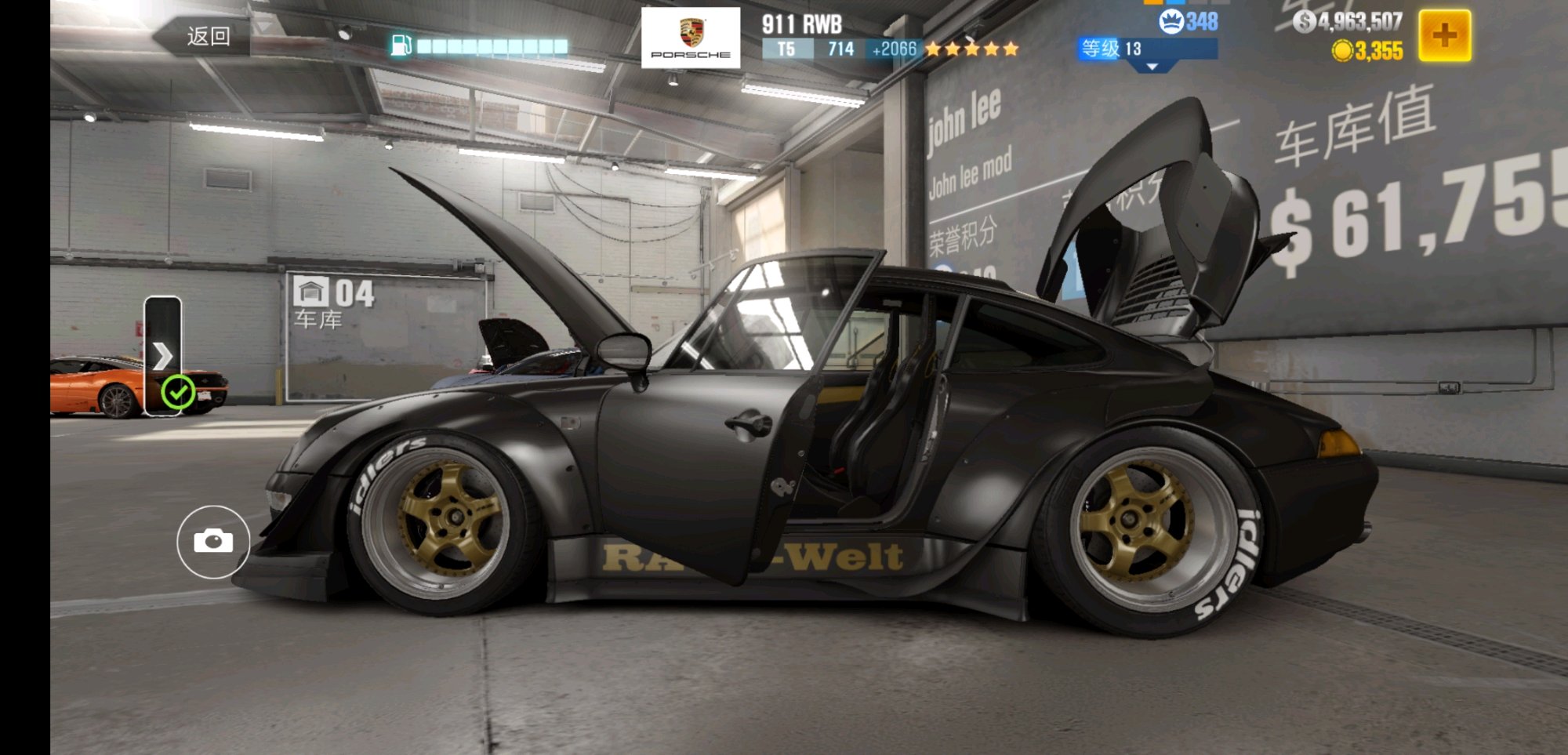Add currency with the gold plus button
1568x755 pixels.
[1444, 35]
